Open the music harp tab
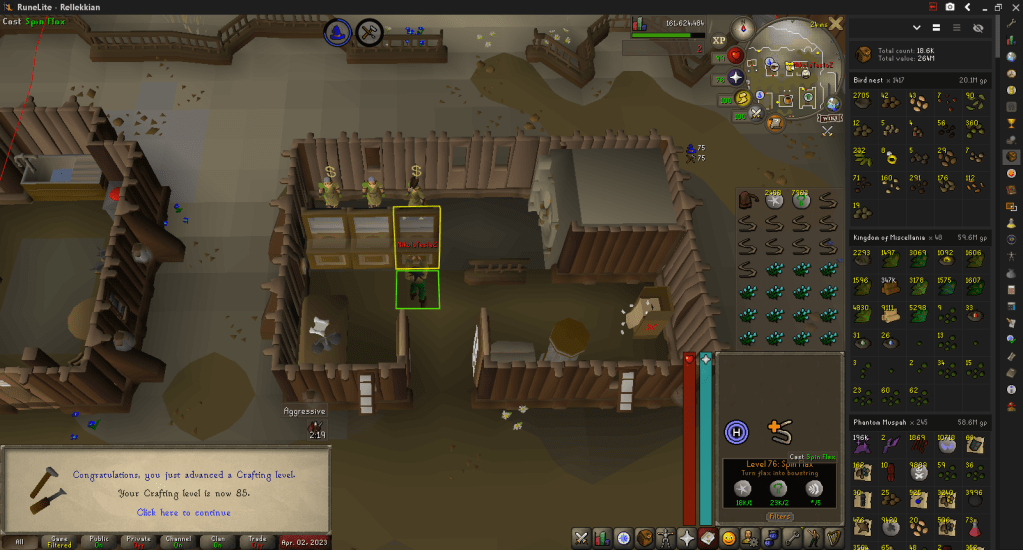The image size is (1023, 550). [836, 538]
